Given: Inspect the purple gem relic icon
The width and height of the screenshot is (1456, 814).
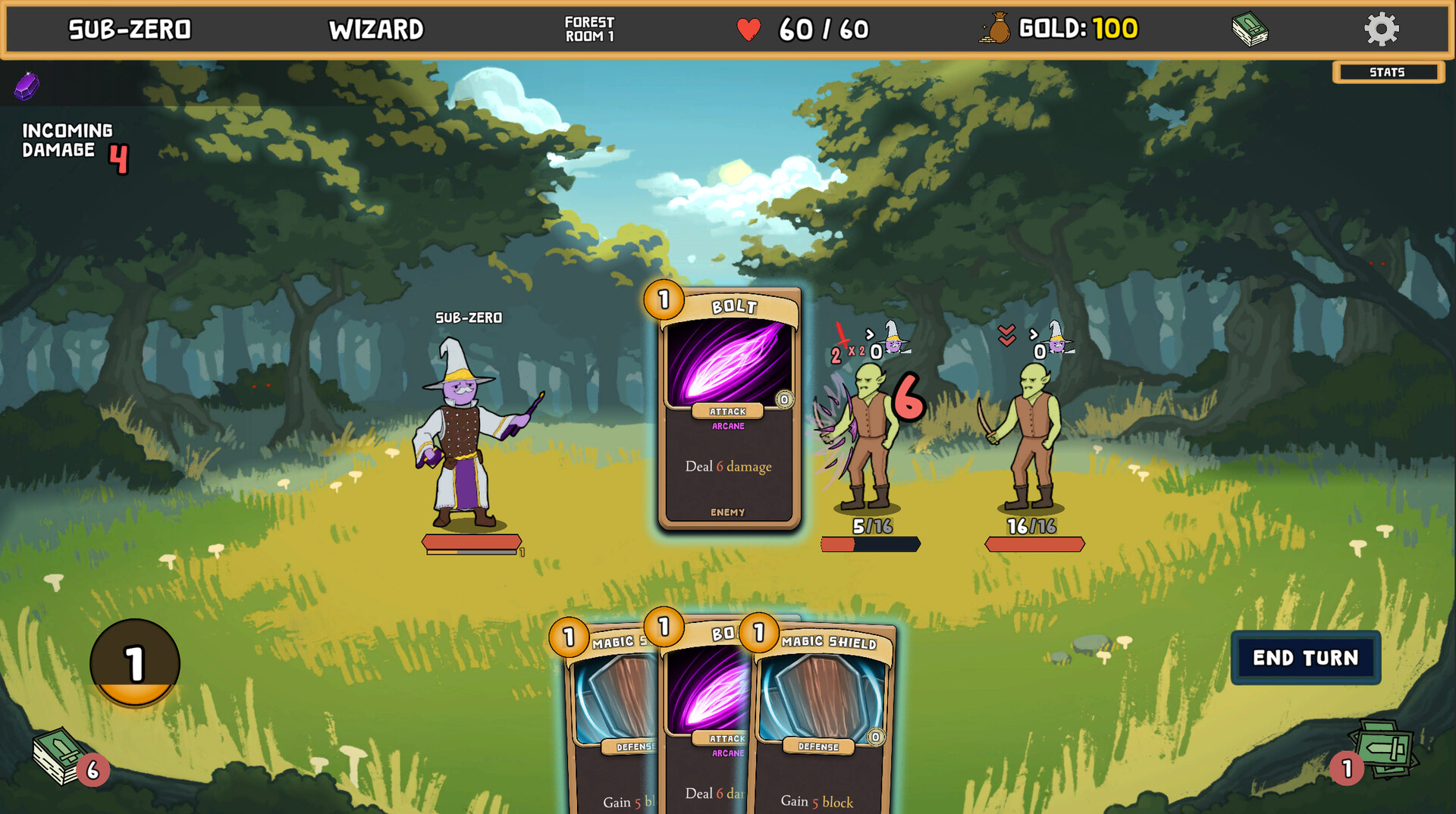Looking at the screenshot, I should tap(27, 86).
